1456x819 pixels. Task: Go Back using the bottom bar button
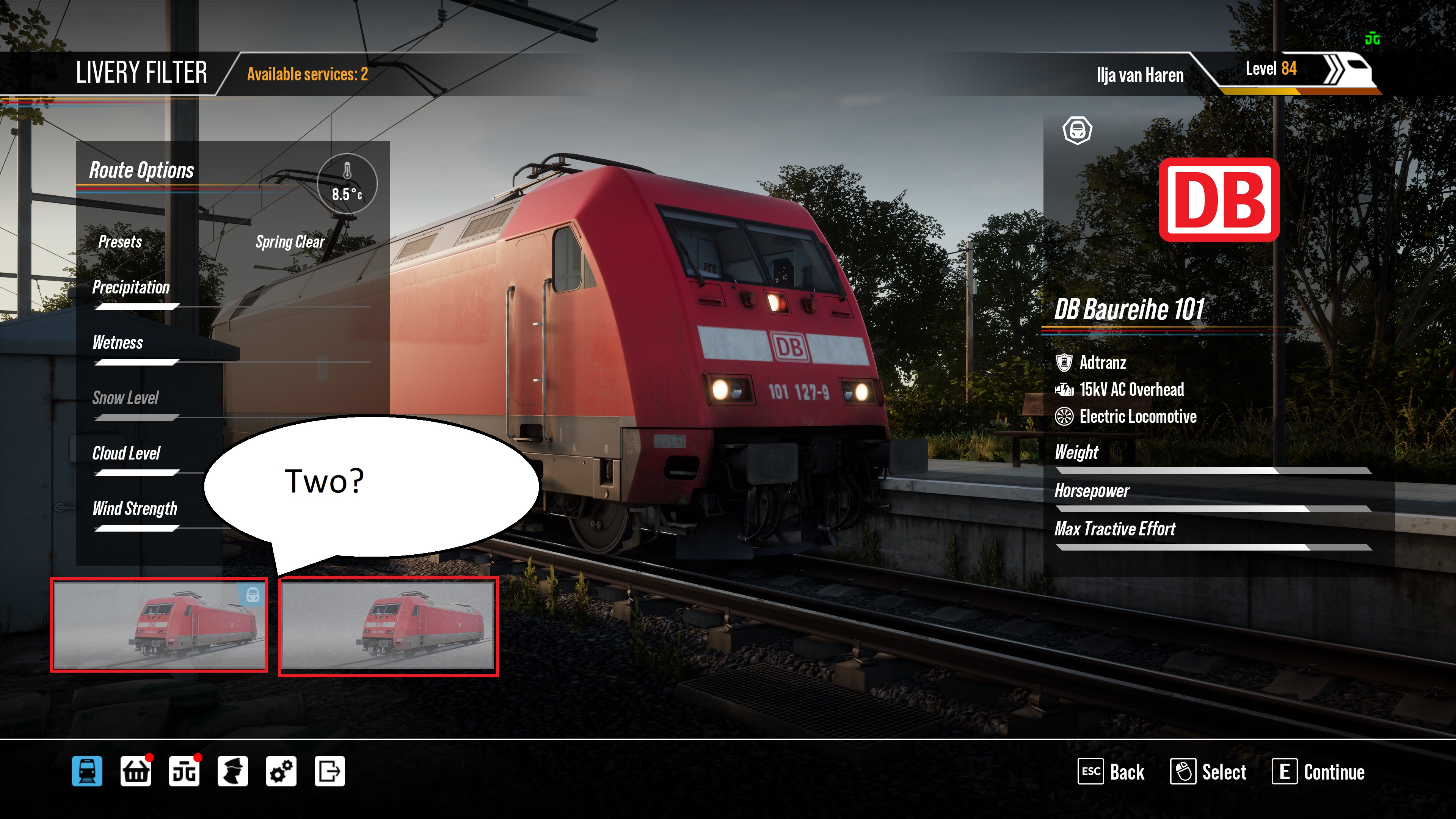point(1112,772)
